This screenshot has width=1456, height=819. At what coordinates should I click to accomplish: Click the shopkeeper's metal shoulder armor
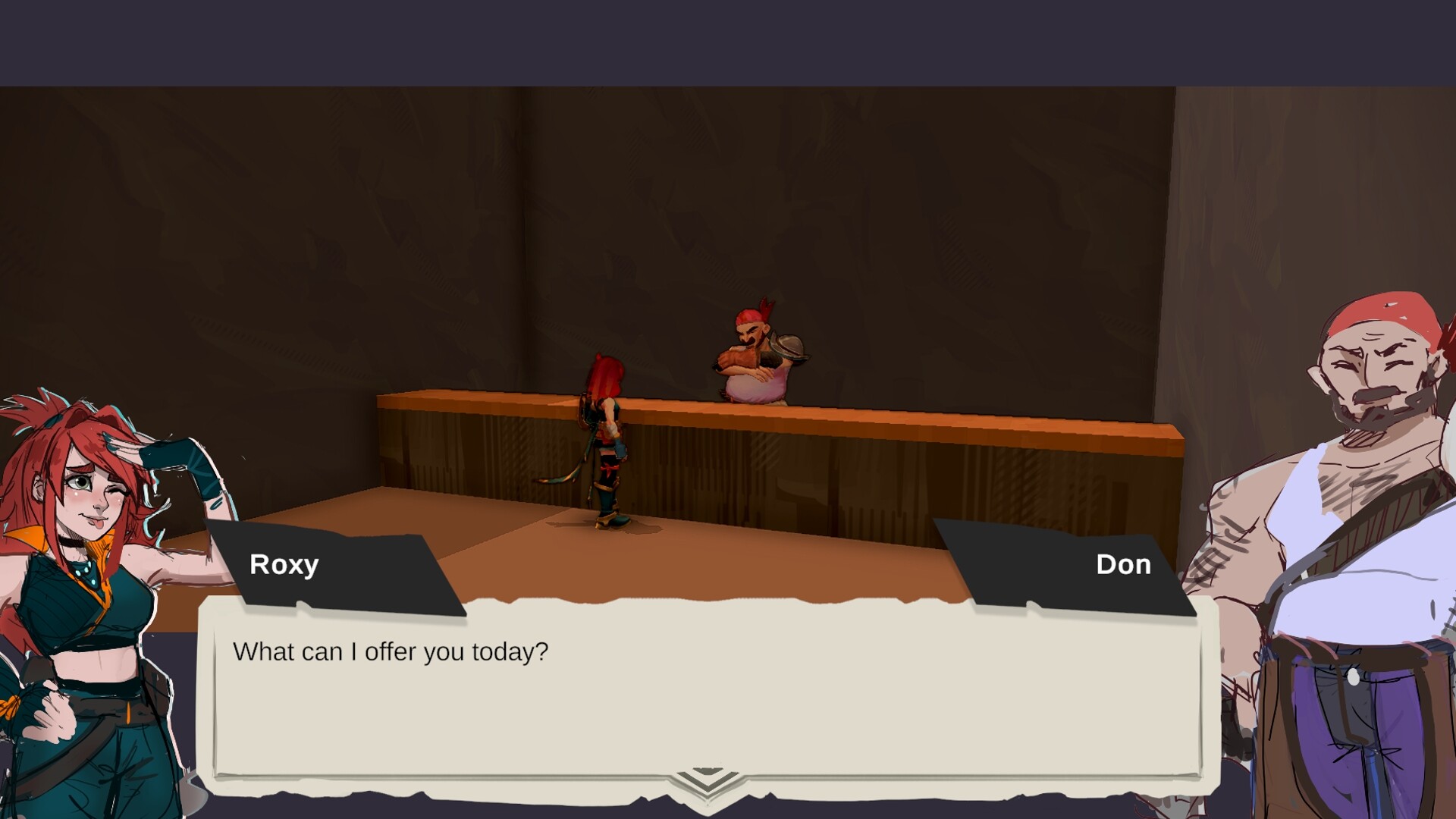coord(791,346)
